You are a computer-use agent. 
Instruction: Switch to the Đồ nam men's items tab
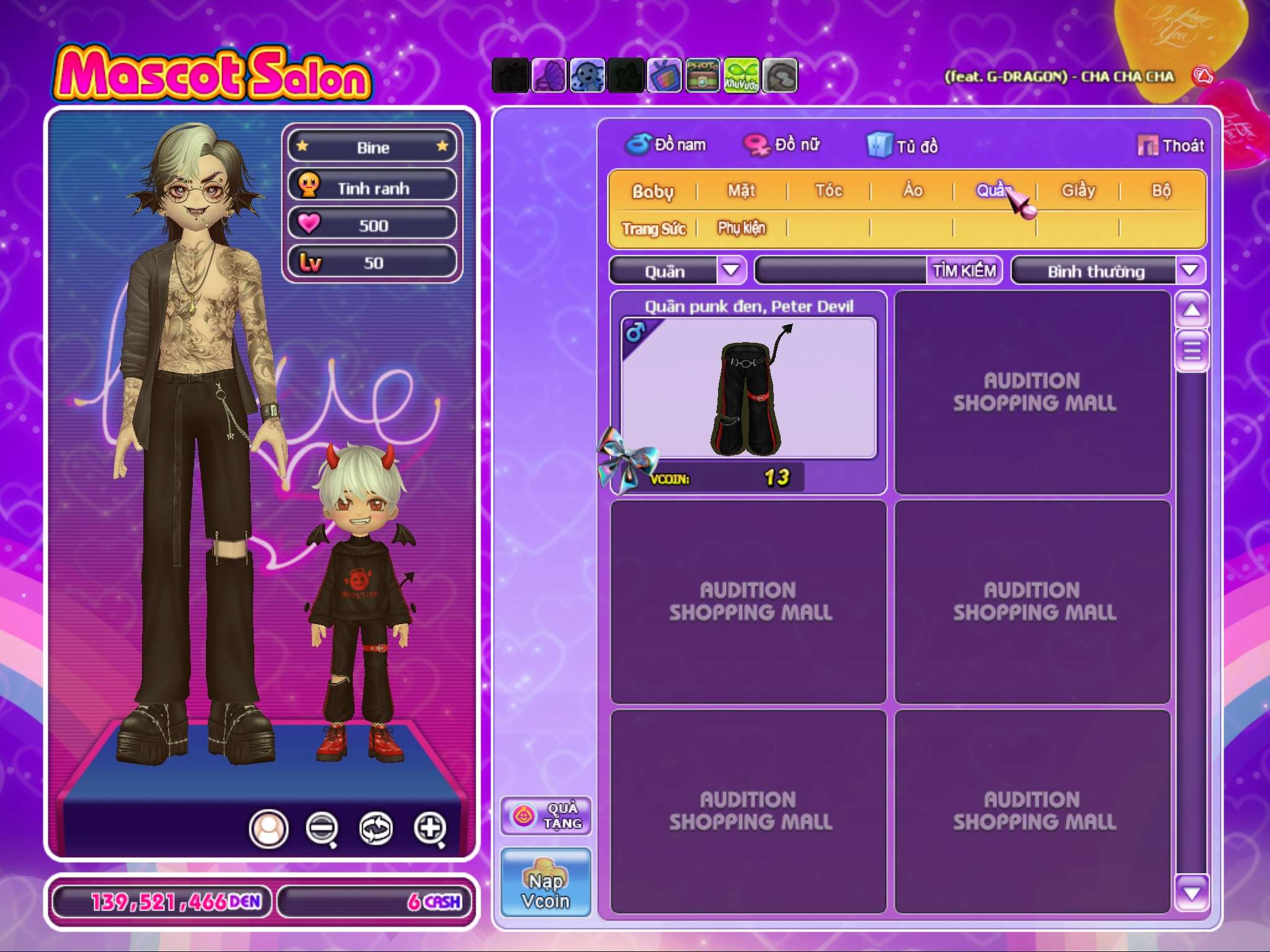pos(667,145)
